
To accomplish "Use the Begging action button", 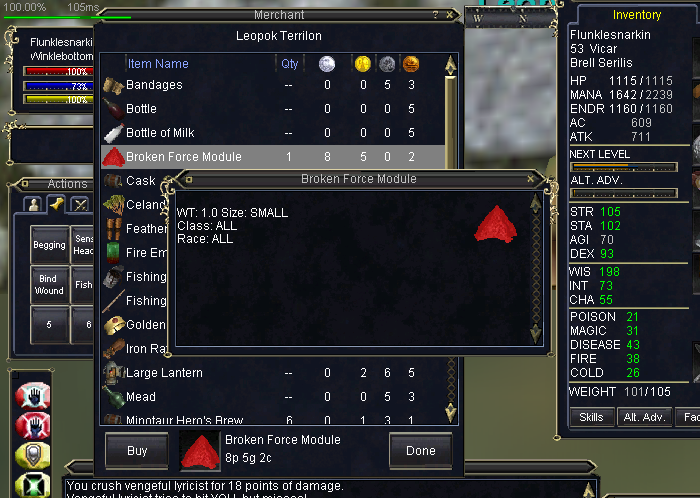I will coord(49,245).
